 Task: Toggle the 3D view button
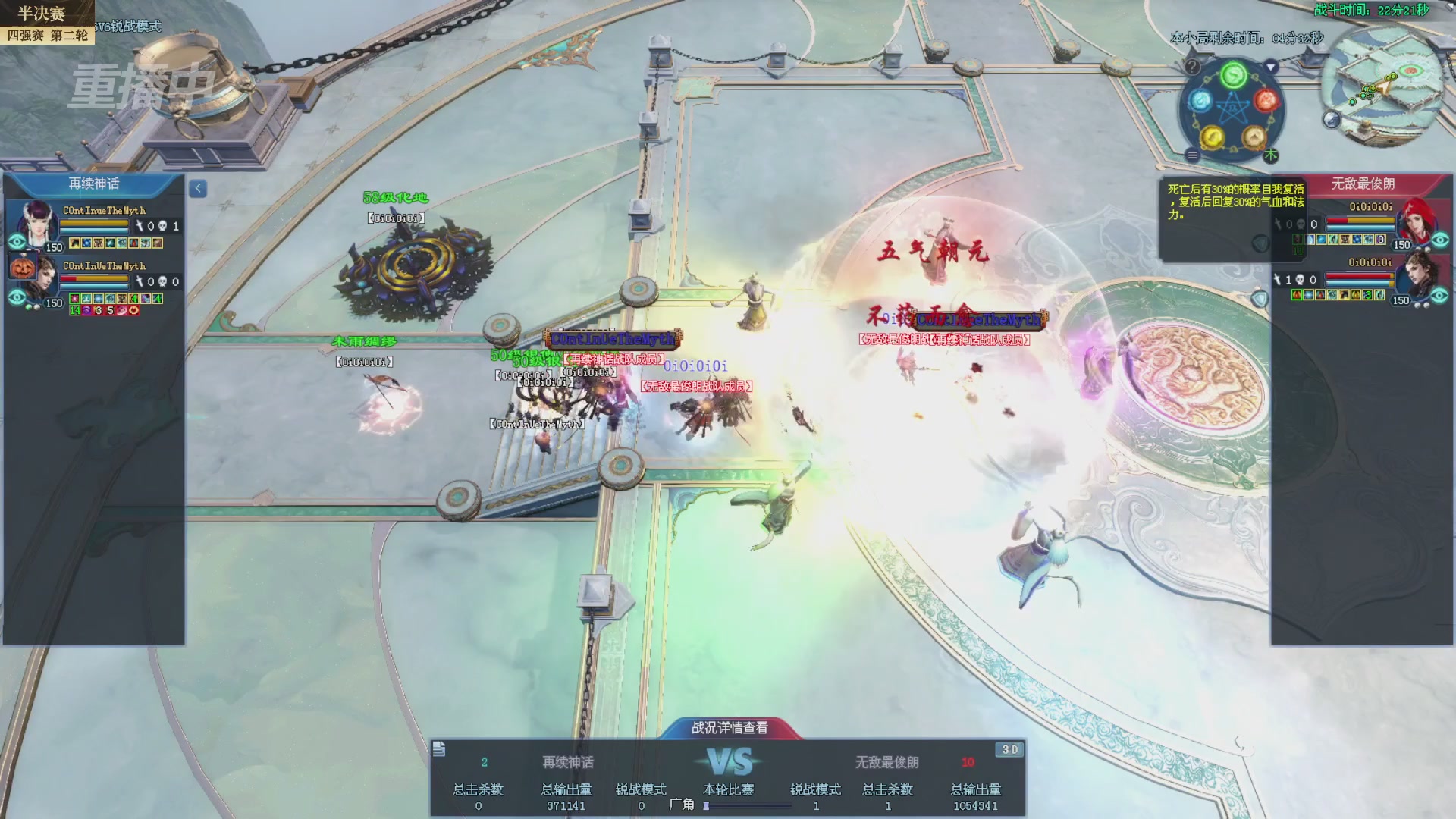point(1009,749)
